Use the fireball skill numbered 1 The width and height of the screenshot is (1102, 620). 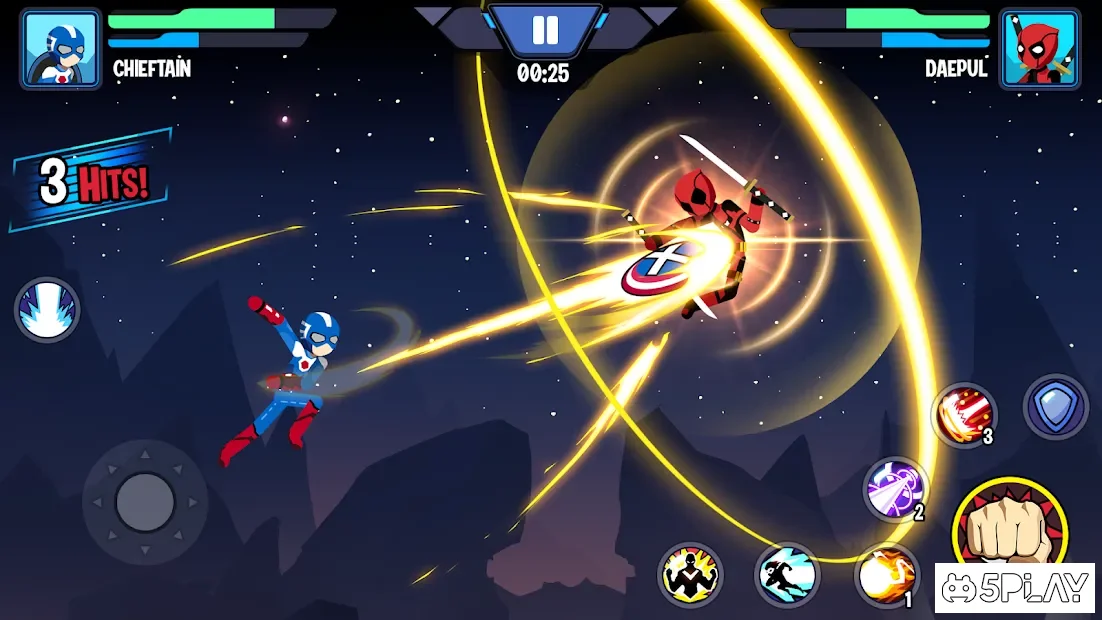(886, 575)
